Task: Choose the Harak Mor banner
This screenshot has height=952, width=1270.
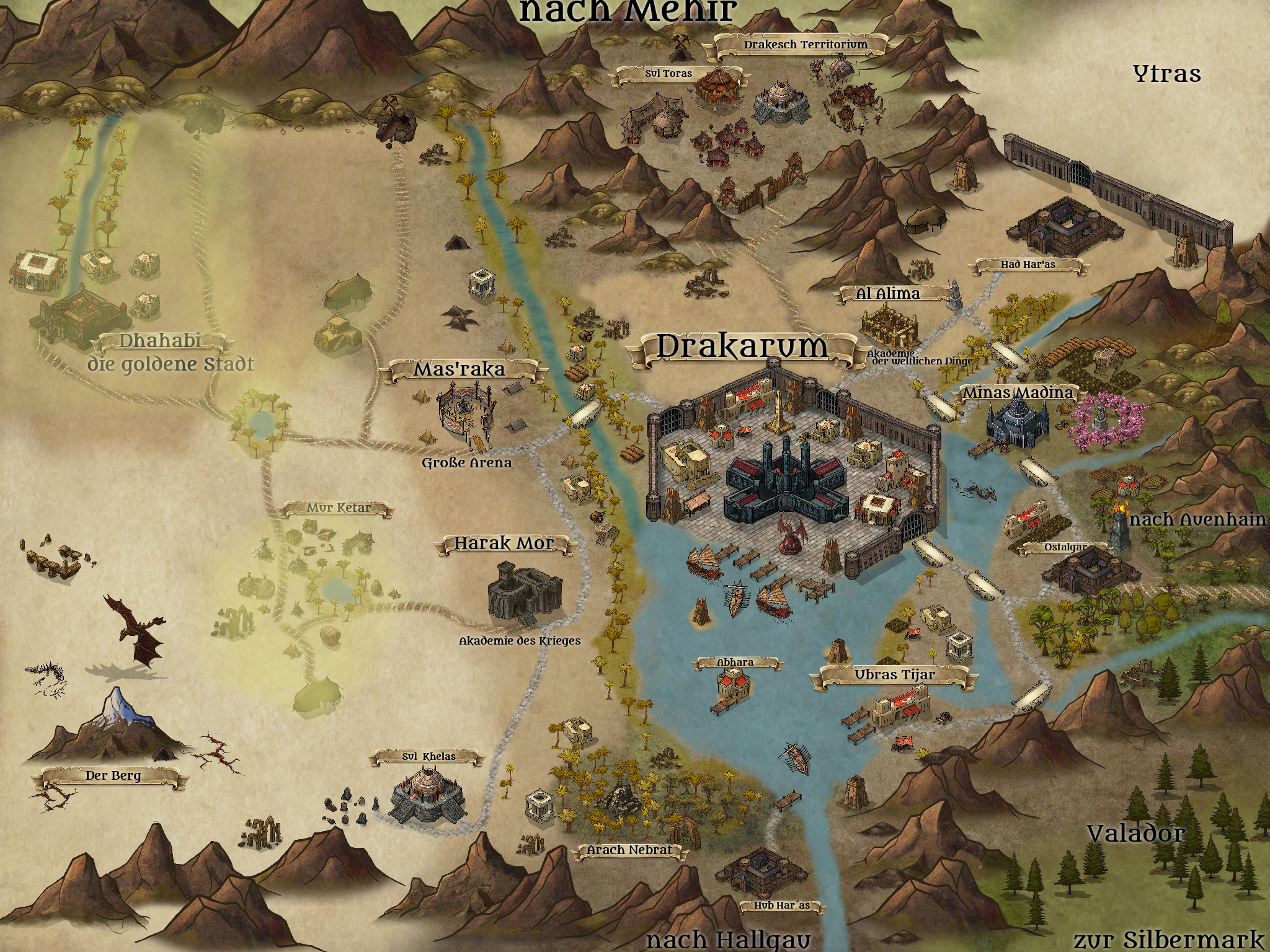Action: [x=504, y=544]
